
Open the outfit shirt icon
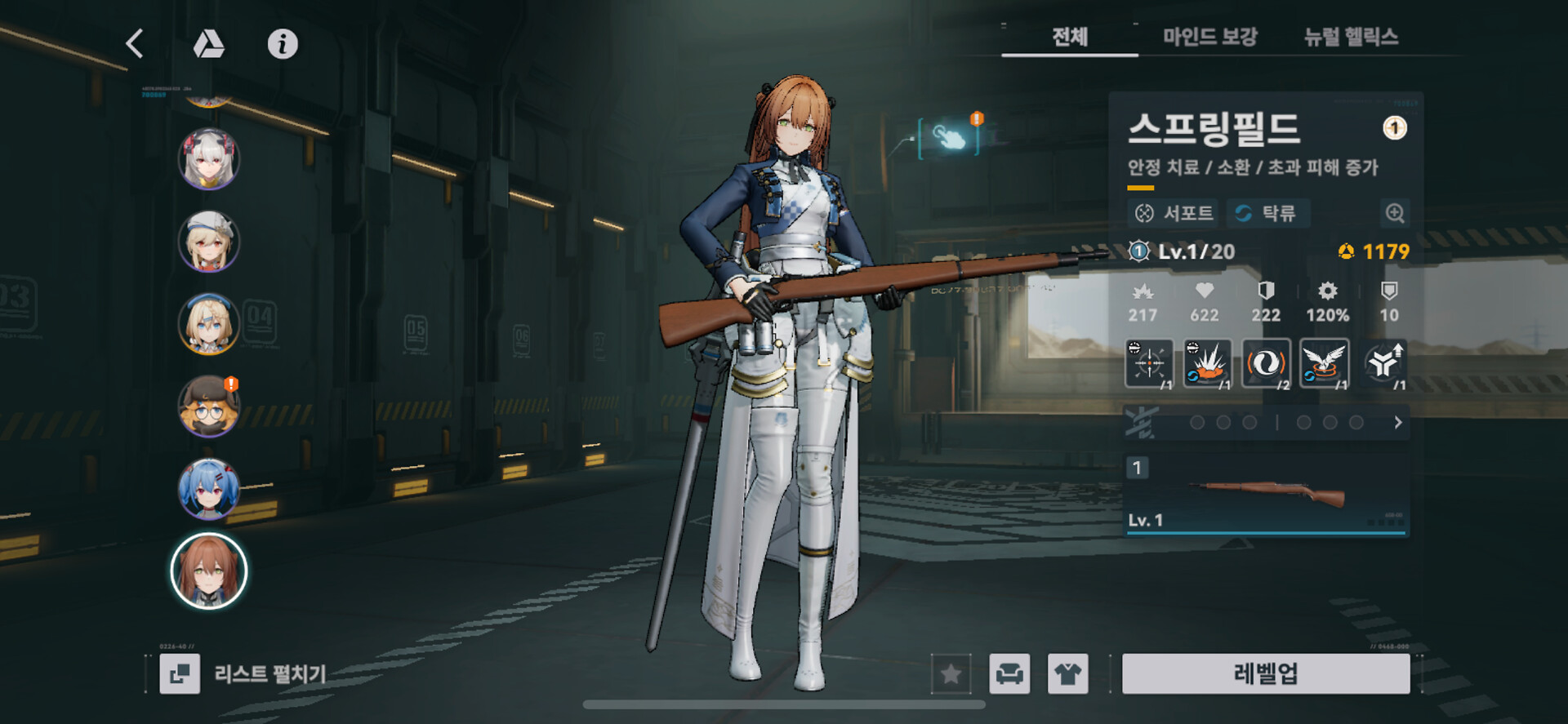point(1067,673)
